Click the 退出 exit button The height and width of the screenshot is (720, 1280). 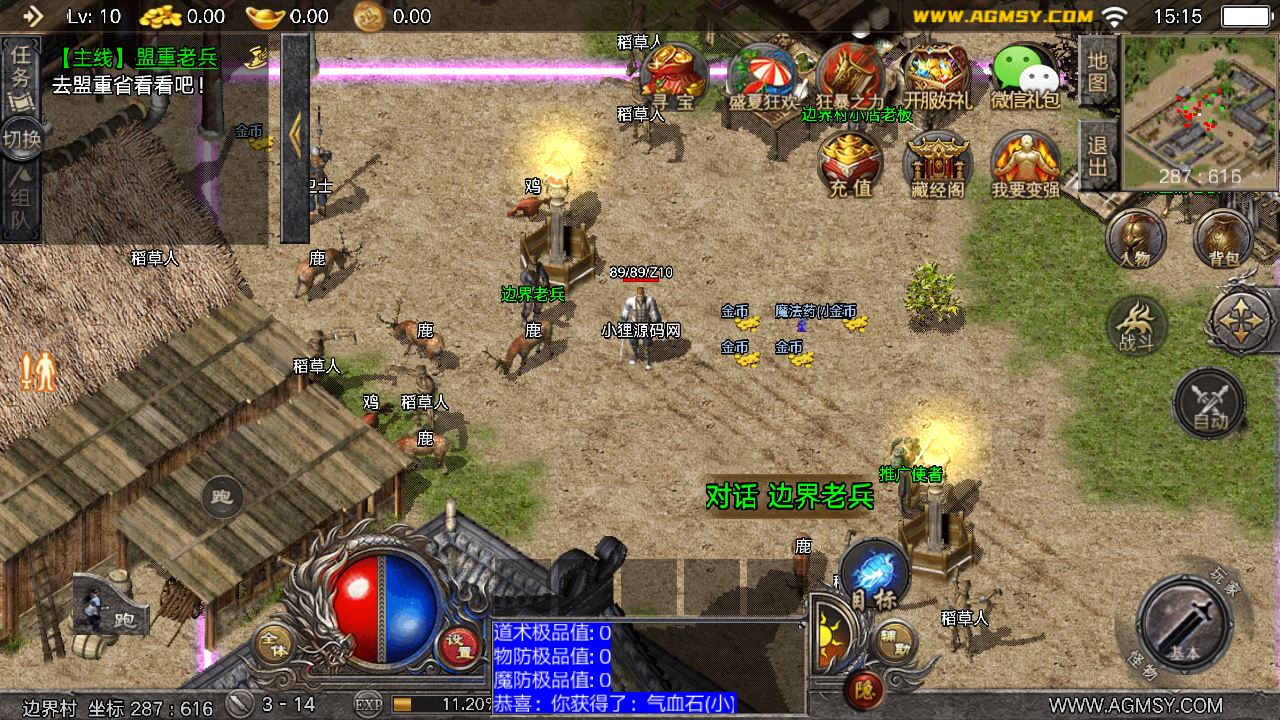[1097, 155]
